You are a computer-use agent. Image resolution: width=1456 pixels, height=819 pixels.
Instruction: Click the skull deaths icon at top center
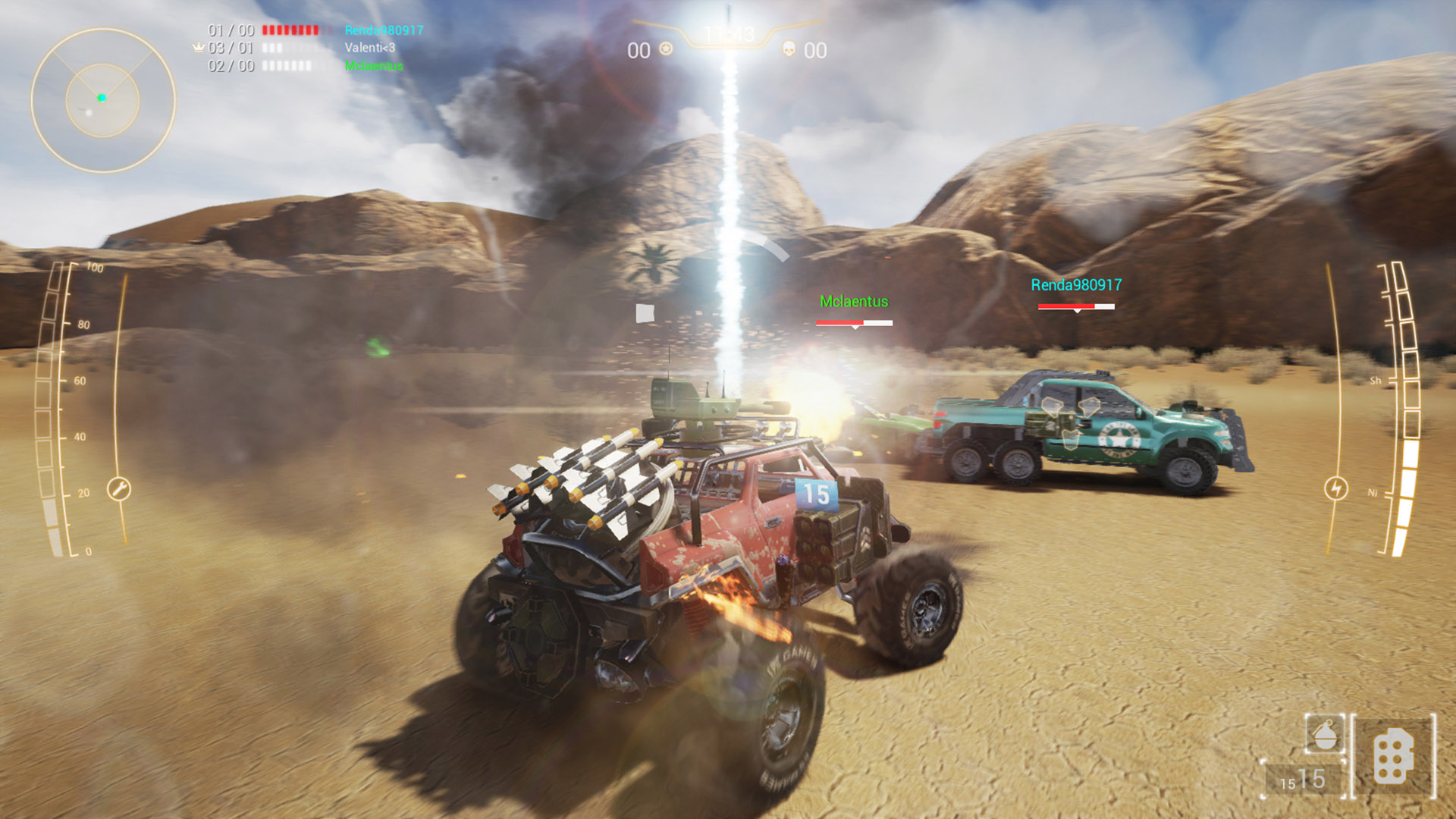[789, 50]
